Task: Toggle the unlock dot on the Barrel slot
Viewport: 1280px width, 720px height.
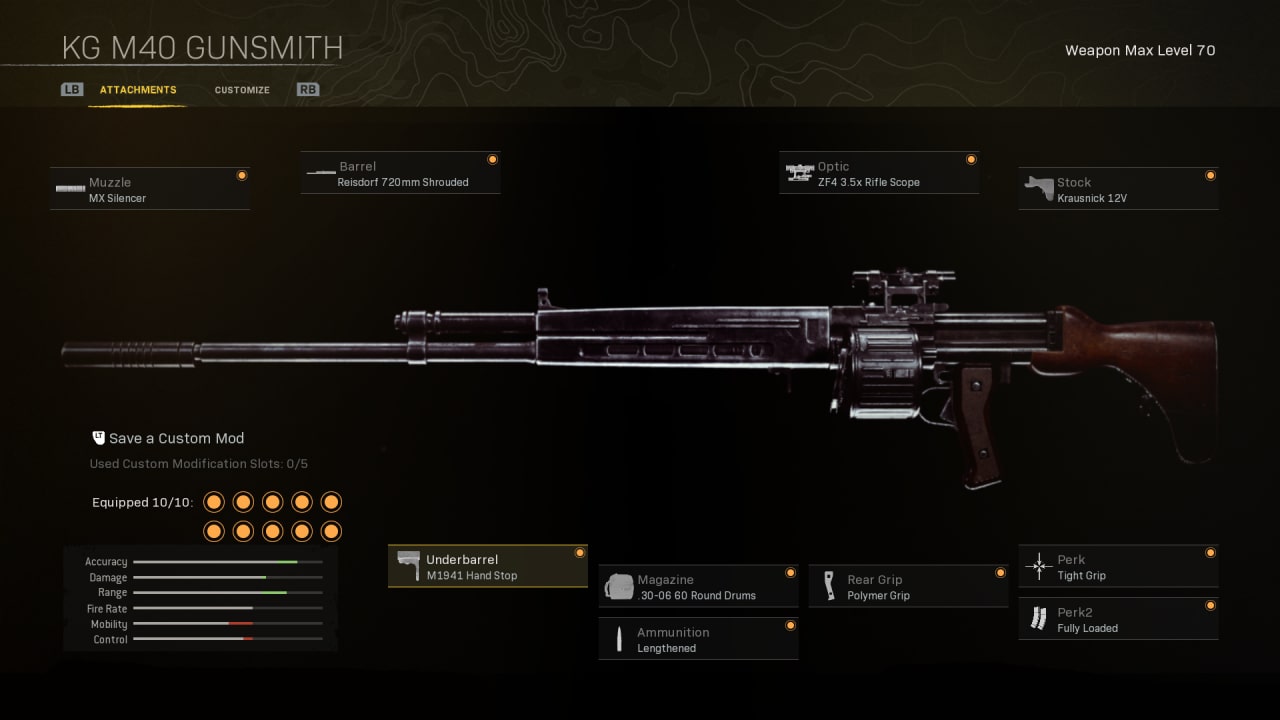Action: click(x=492, y=159)
